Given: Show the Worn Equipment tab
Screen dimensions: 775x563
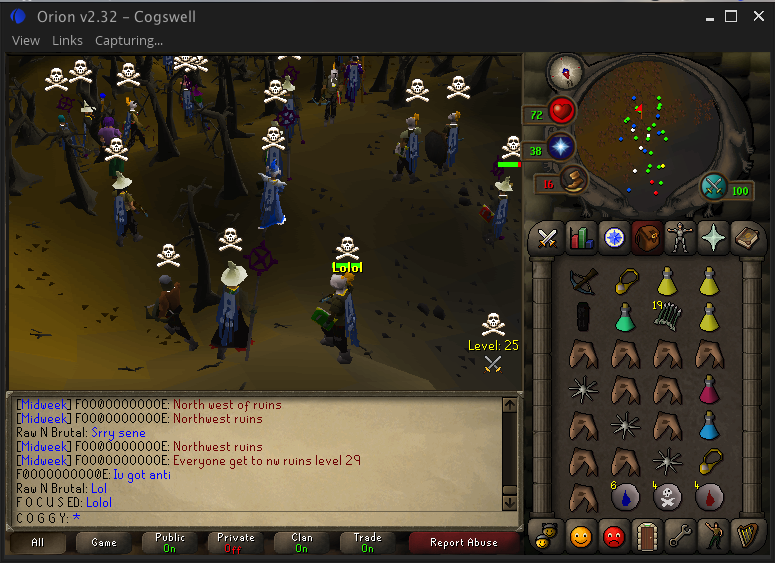Looking at the screenshot, I should tap(680, 237).
